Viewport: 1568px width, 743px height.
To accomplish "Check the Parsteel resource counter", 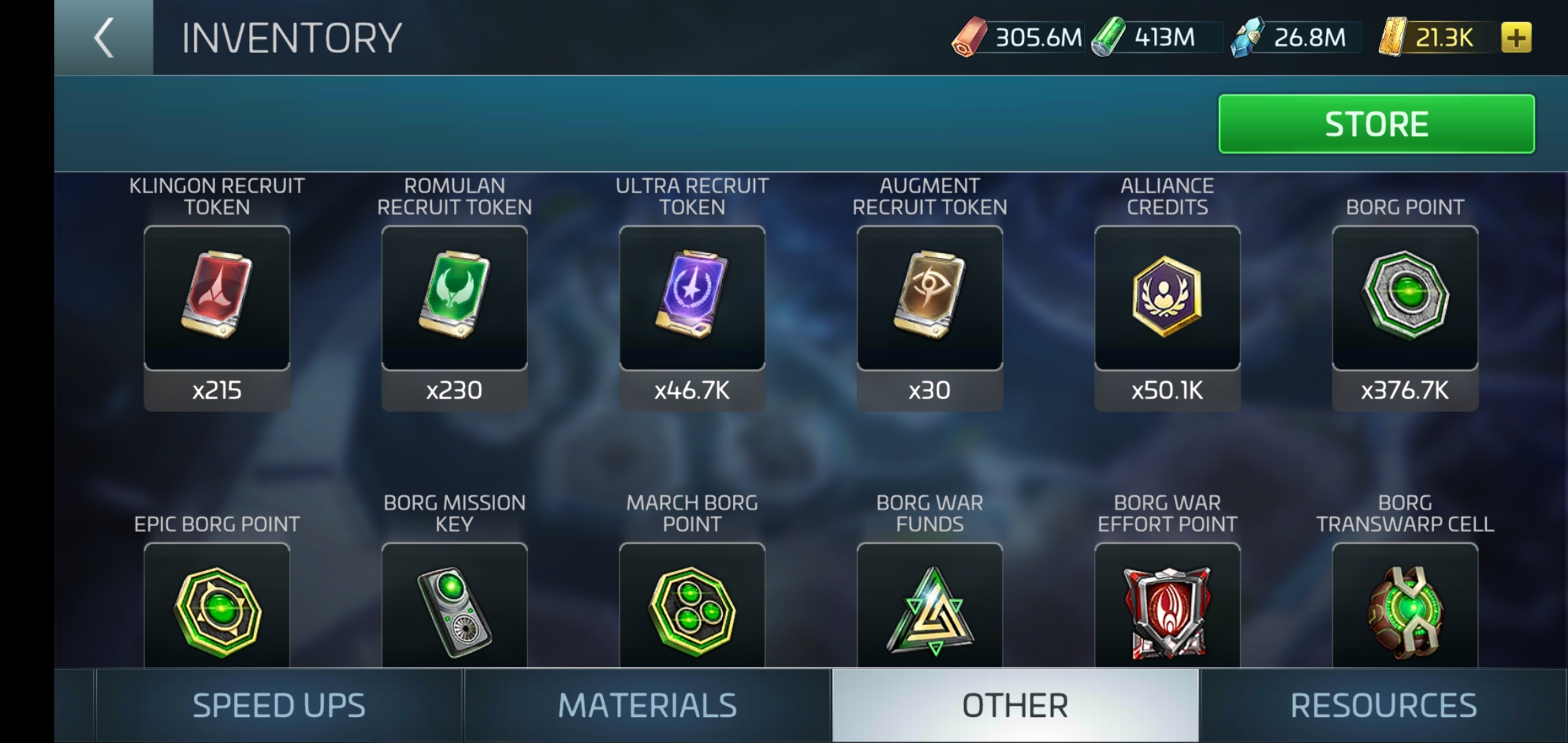I will [x=1018, y=39].
